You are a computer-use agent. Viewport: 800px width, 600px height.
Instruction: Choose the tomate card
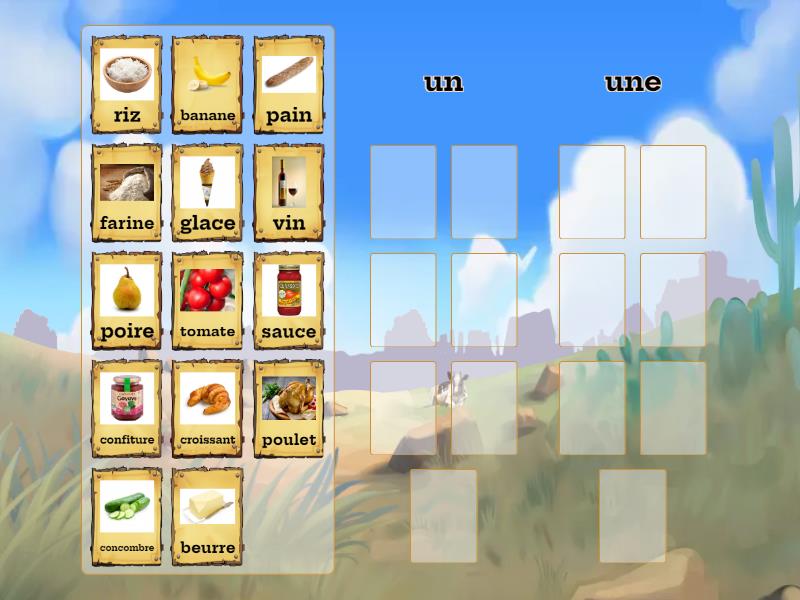pyautogui.click(x=208, y=301)
